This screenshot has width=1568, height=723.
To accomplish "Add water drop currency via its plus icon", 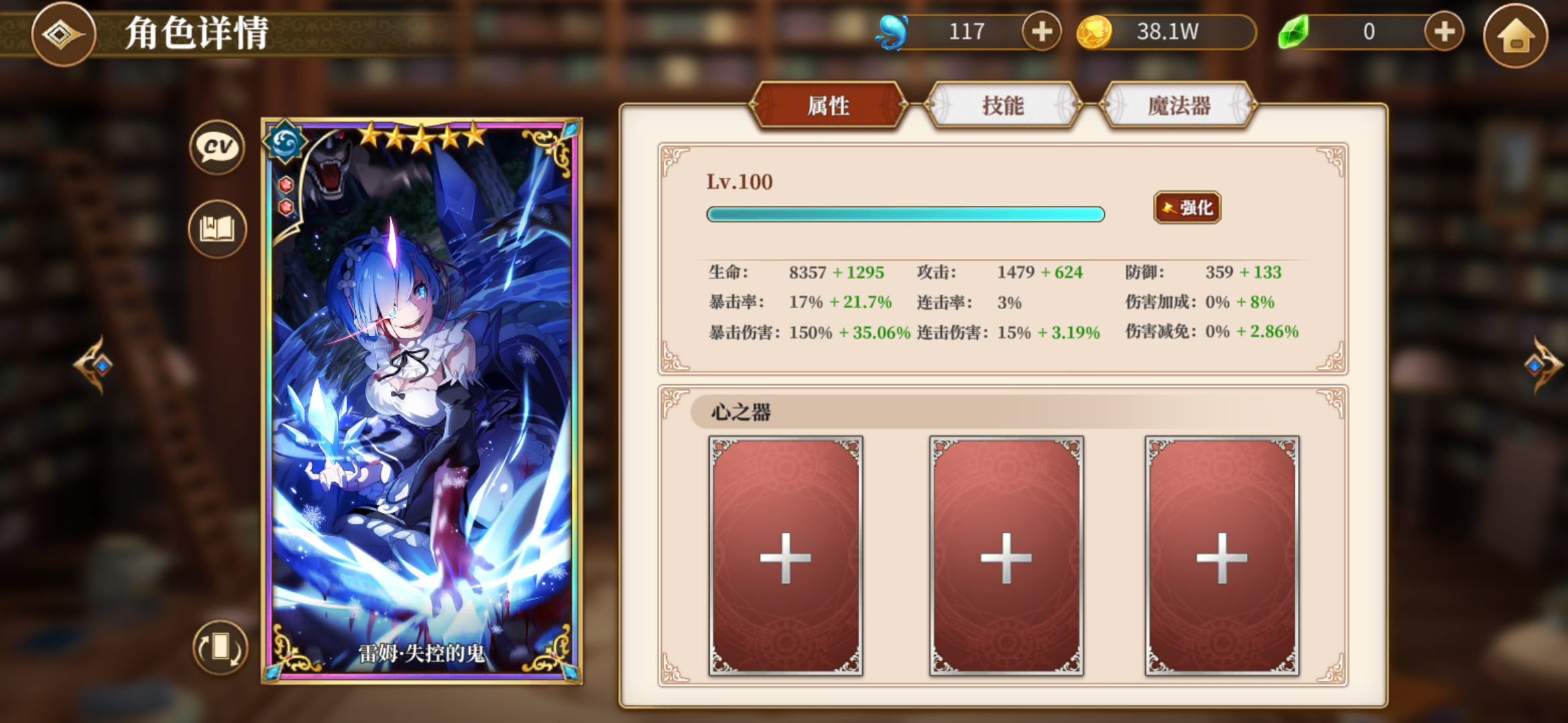I will coord(1040,32).
